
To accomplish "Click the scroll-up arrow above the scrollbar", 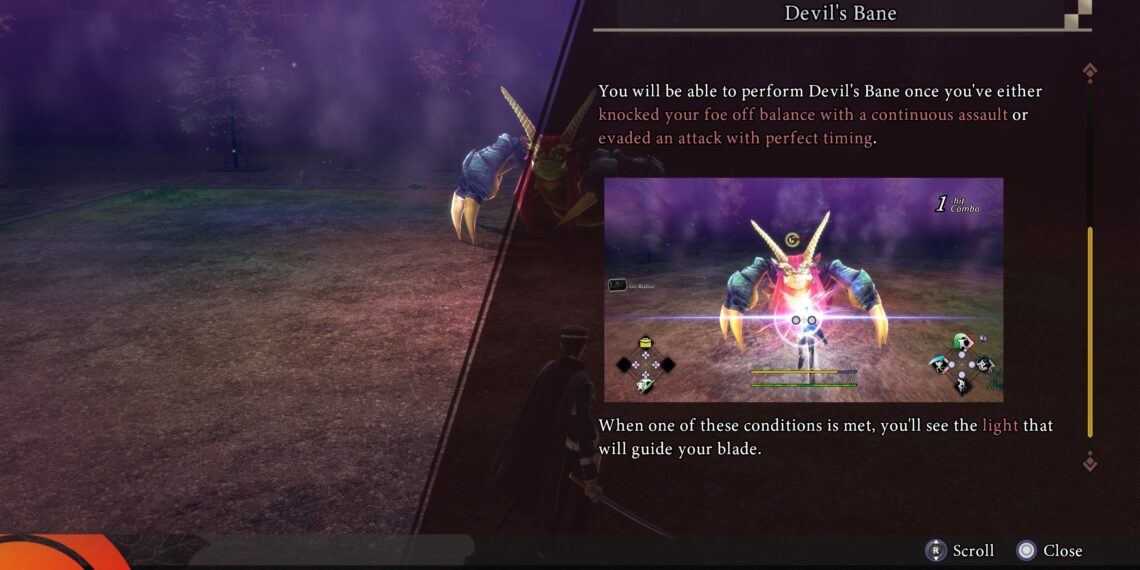I will [1090, 70].
